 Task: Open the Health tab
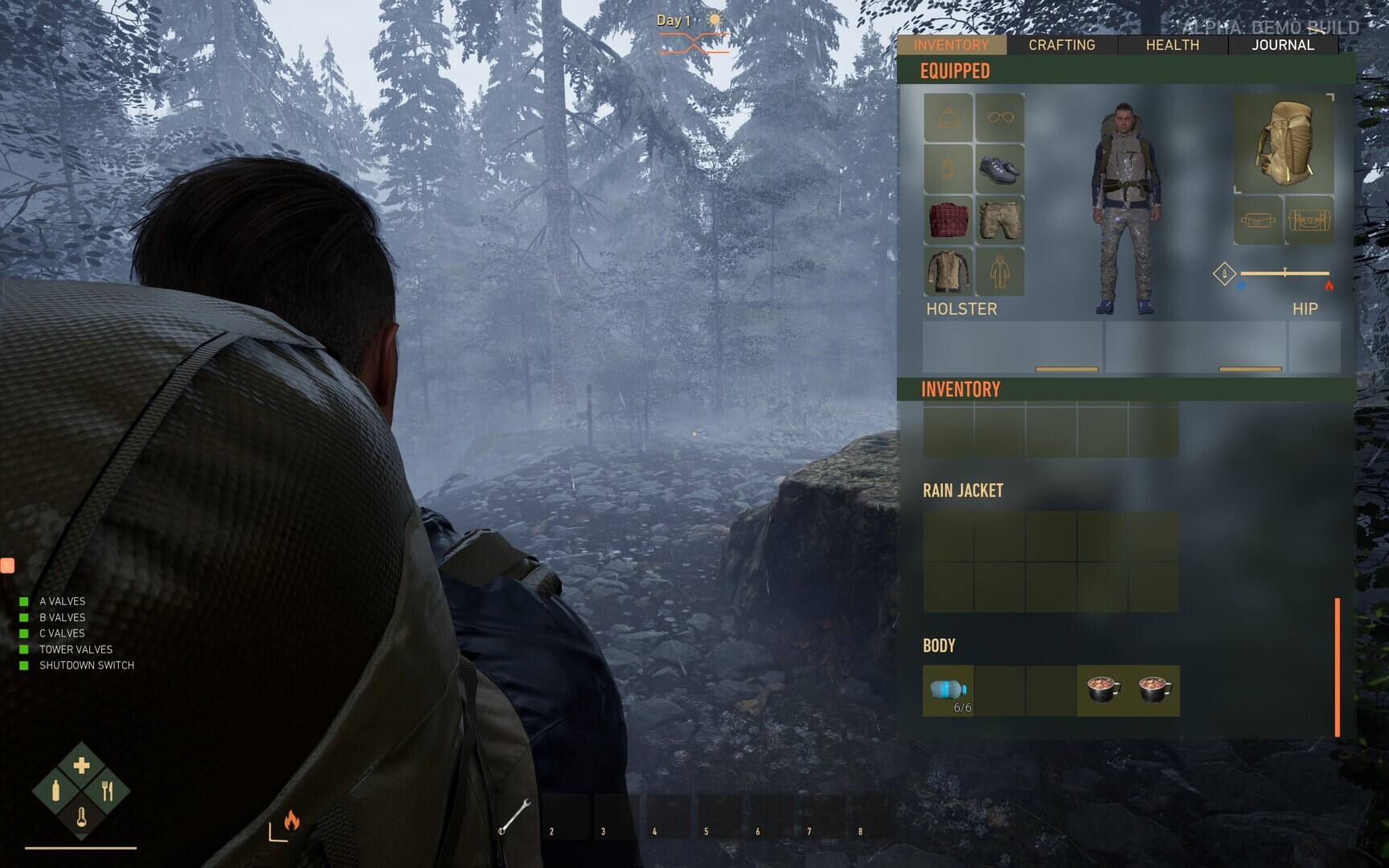pyautogui.click(x=1172, y=45)
